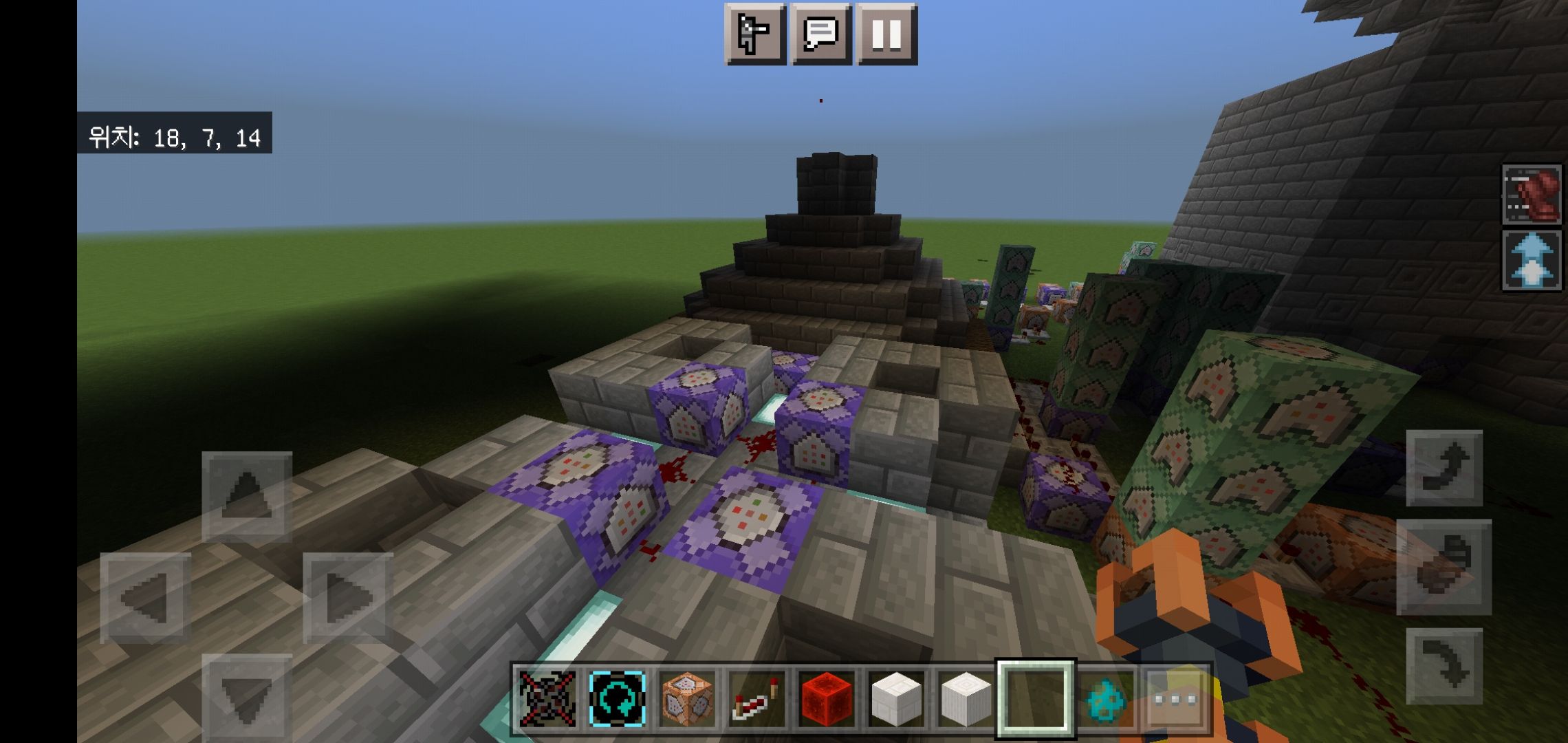Screen dimensions: 1568x743
Task: Tap the move right arrow
Action: 348,597
